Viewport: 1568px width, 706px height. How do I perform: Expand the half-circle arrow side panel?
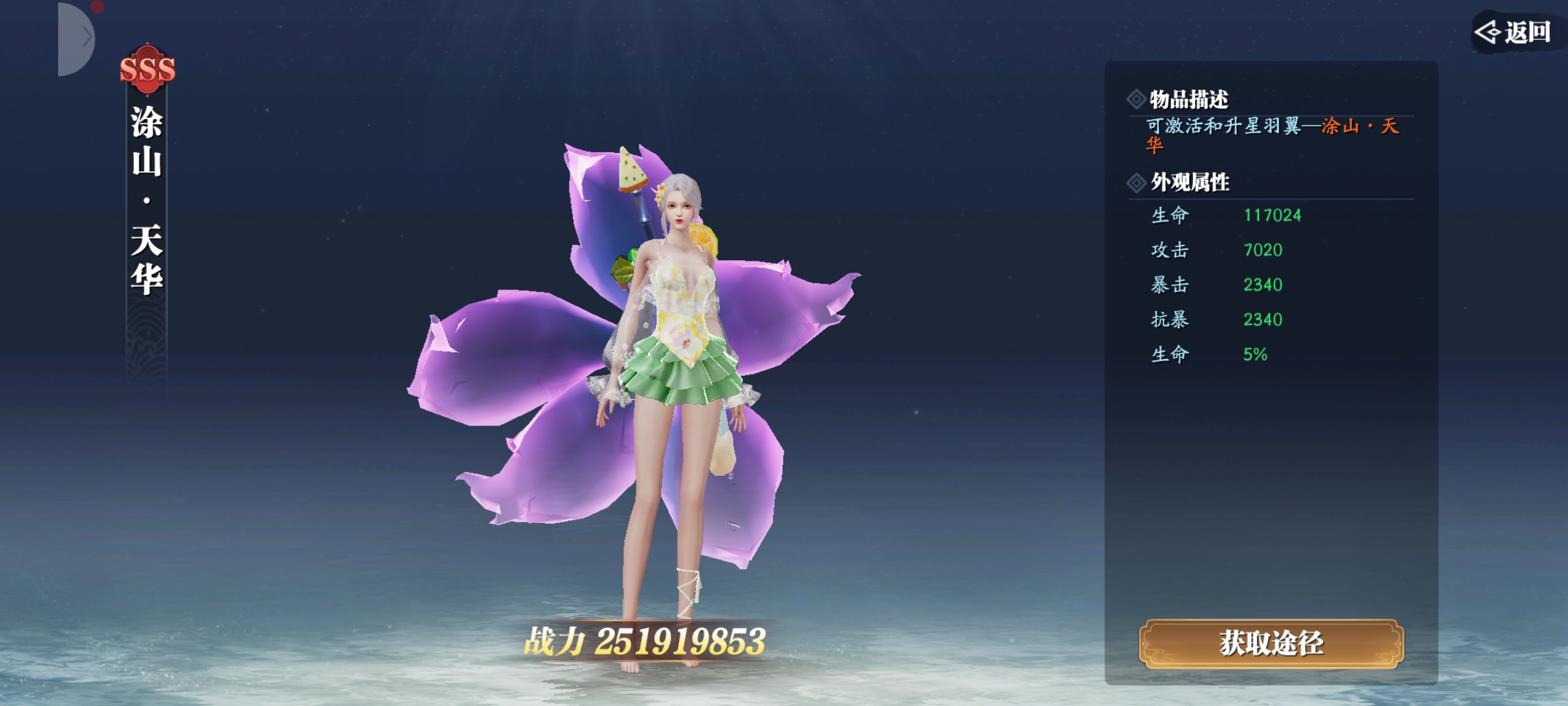click(x=77, y=38)
